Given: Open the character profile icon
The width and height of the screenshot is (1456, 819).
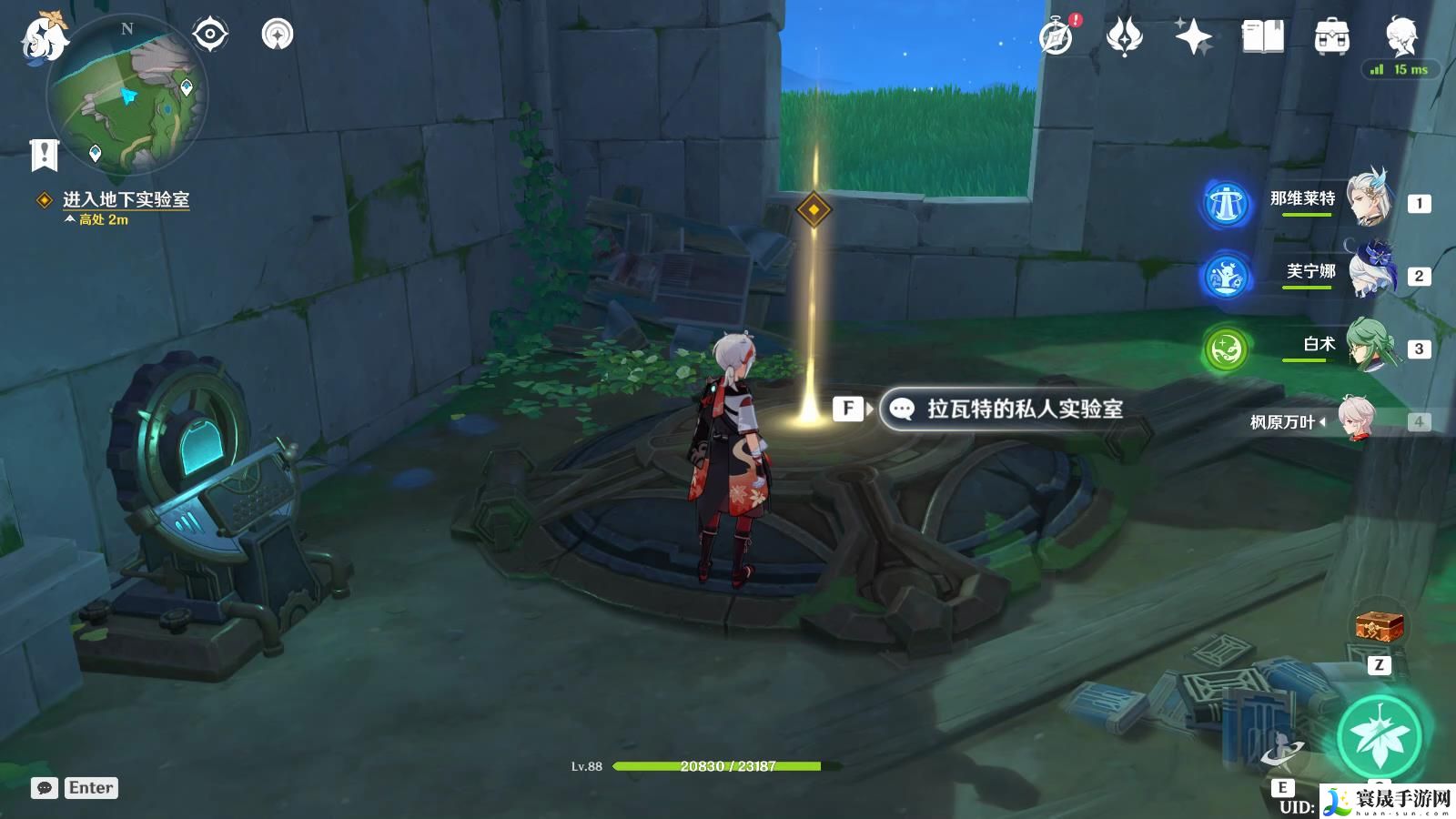Looking at the screenshot, I should click(1401, 37).
